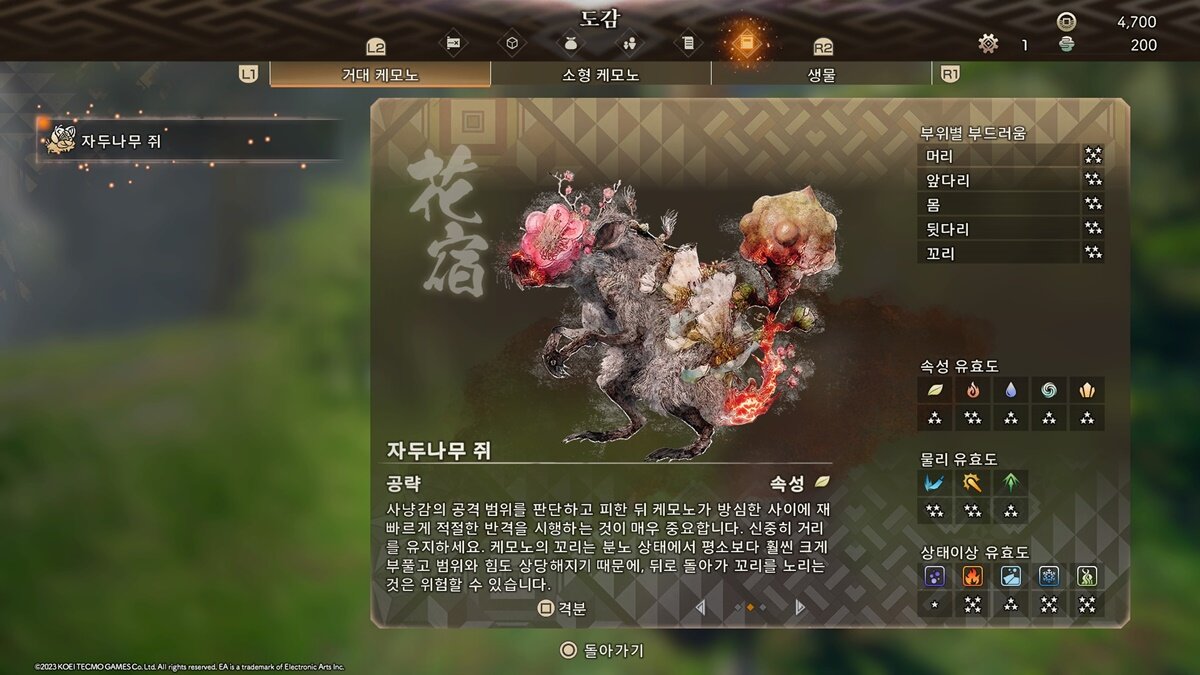The height and width of the screenshot is (675, 1200).
Task: Show the previous info page with left arrow
Action: coord(701,607)
